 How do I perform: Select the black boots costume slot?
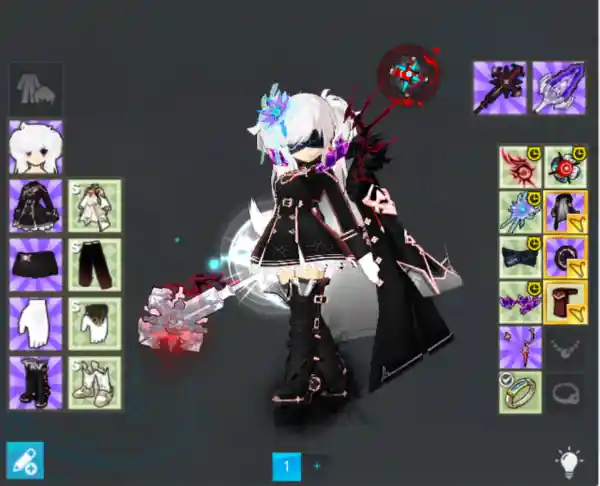tap(36, 383)
